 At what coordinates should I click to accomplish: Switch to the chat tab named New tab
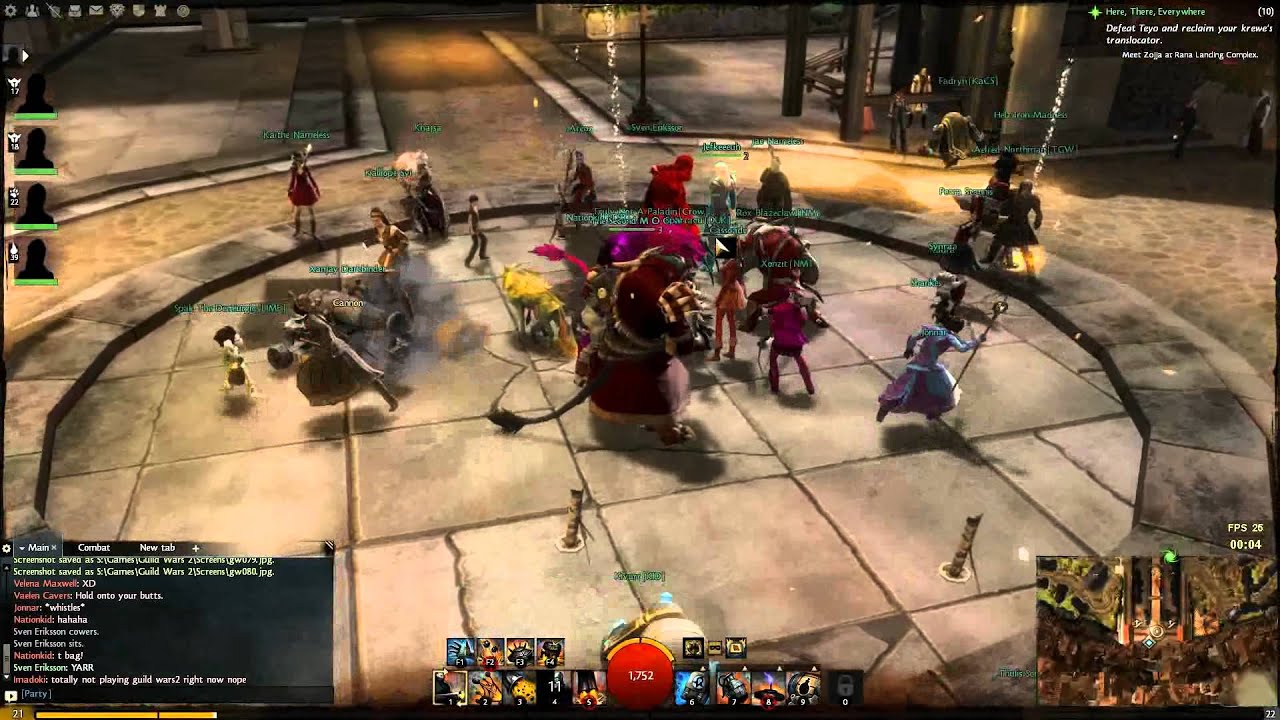tap(157, 548)
